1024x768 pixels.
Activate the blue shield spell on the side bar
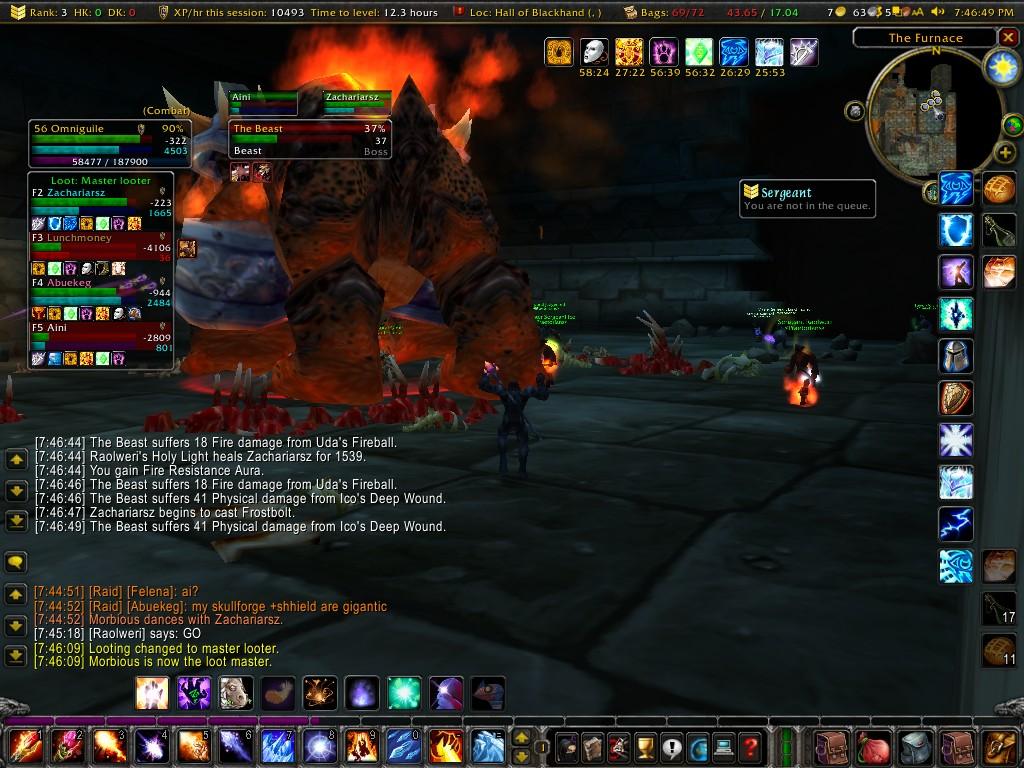pos(956,229)
